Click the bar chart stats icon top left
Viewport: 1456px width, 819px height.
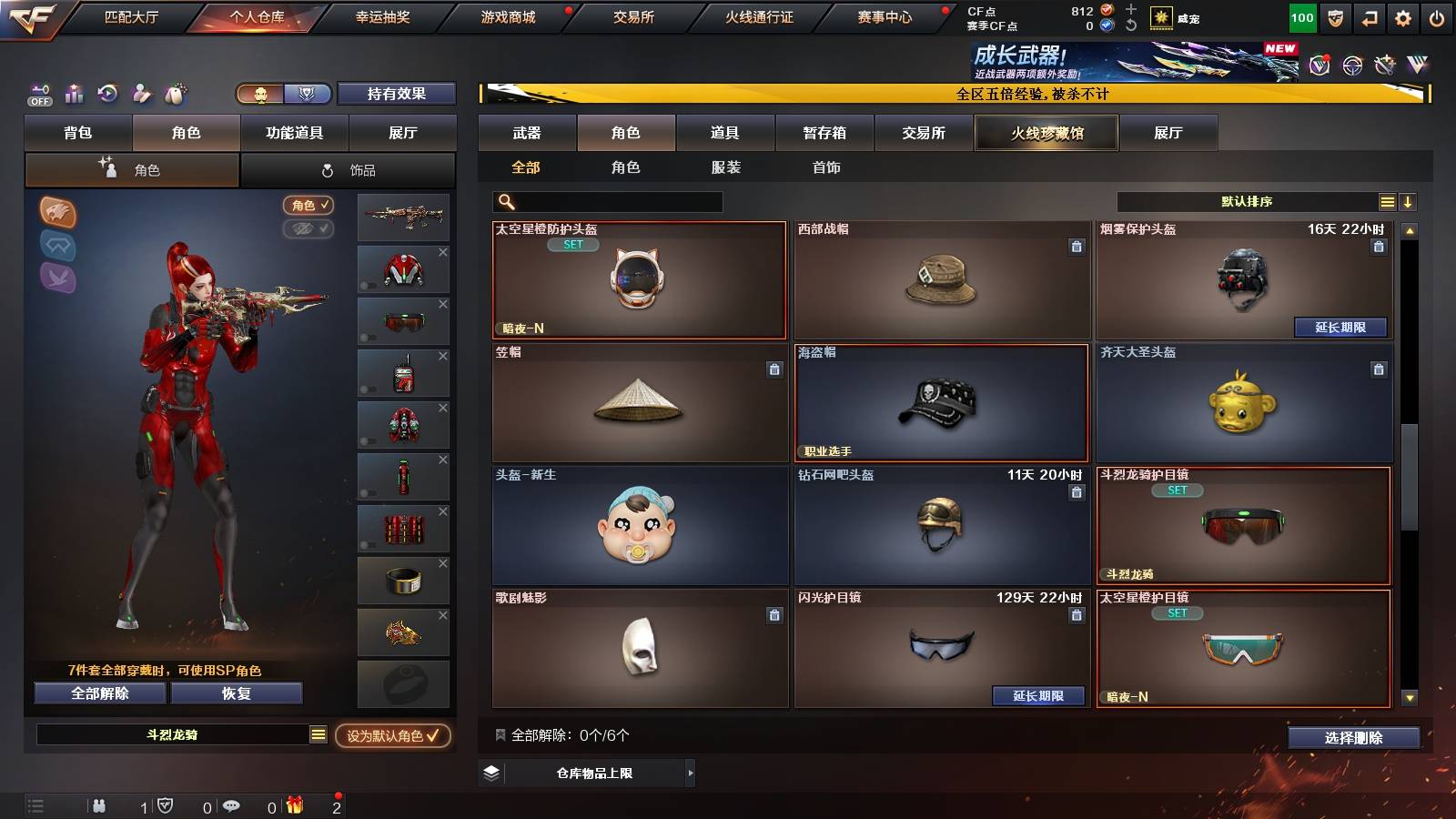pos(74,95)
